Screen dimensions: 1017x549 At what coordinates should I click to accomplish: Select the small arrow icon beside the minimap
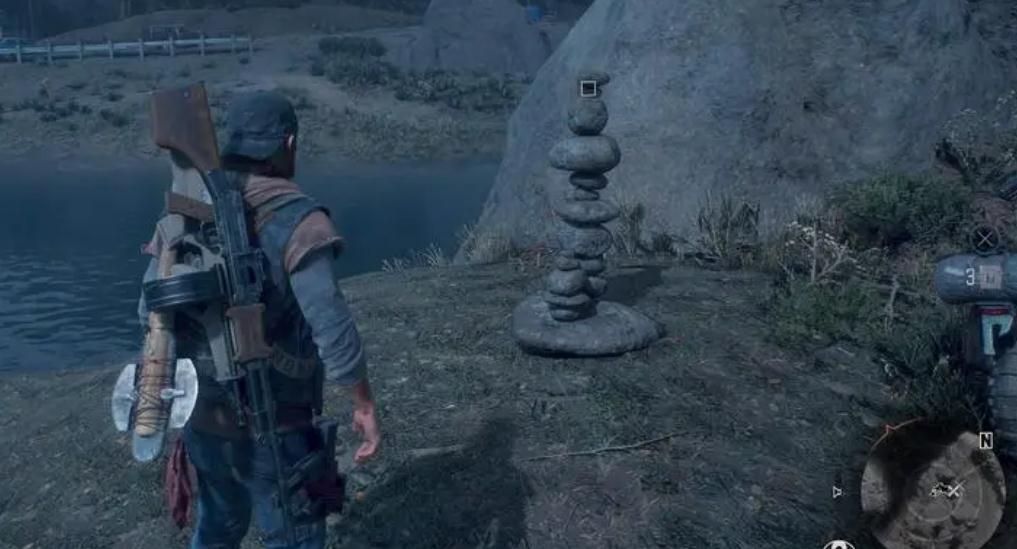[837, 491]
